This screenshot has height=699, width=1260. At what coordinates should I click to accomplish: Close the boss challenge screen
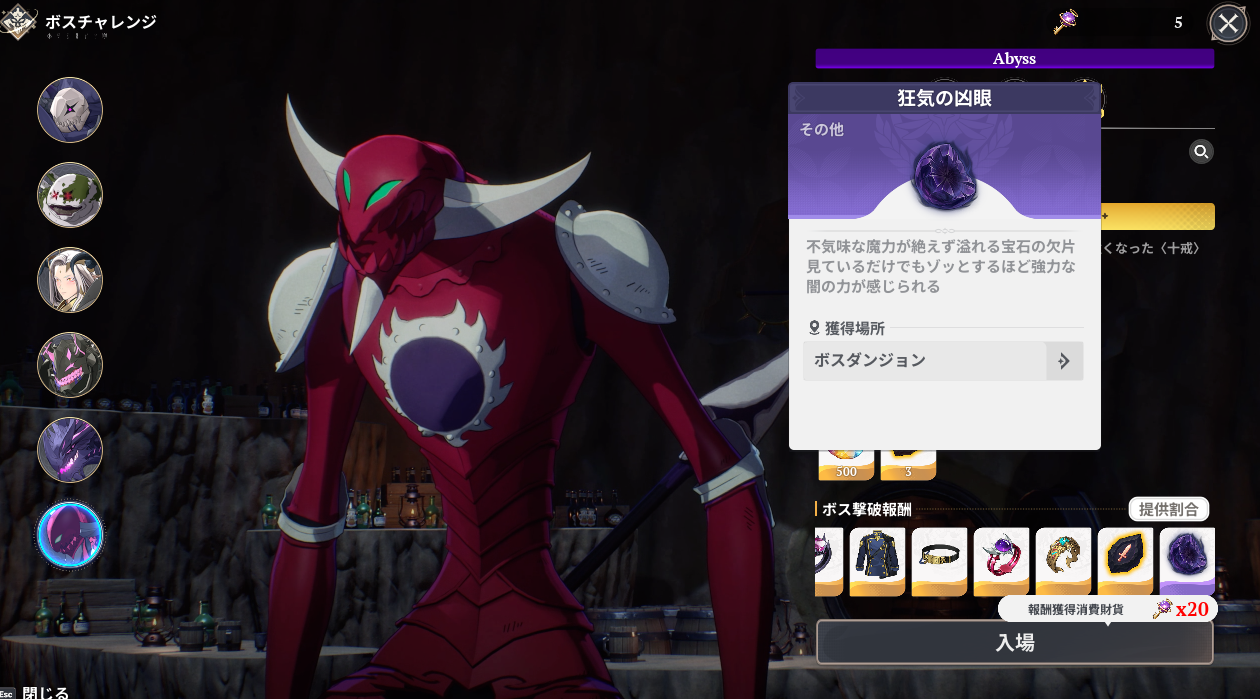coord(1228,23)
